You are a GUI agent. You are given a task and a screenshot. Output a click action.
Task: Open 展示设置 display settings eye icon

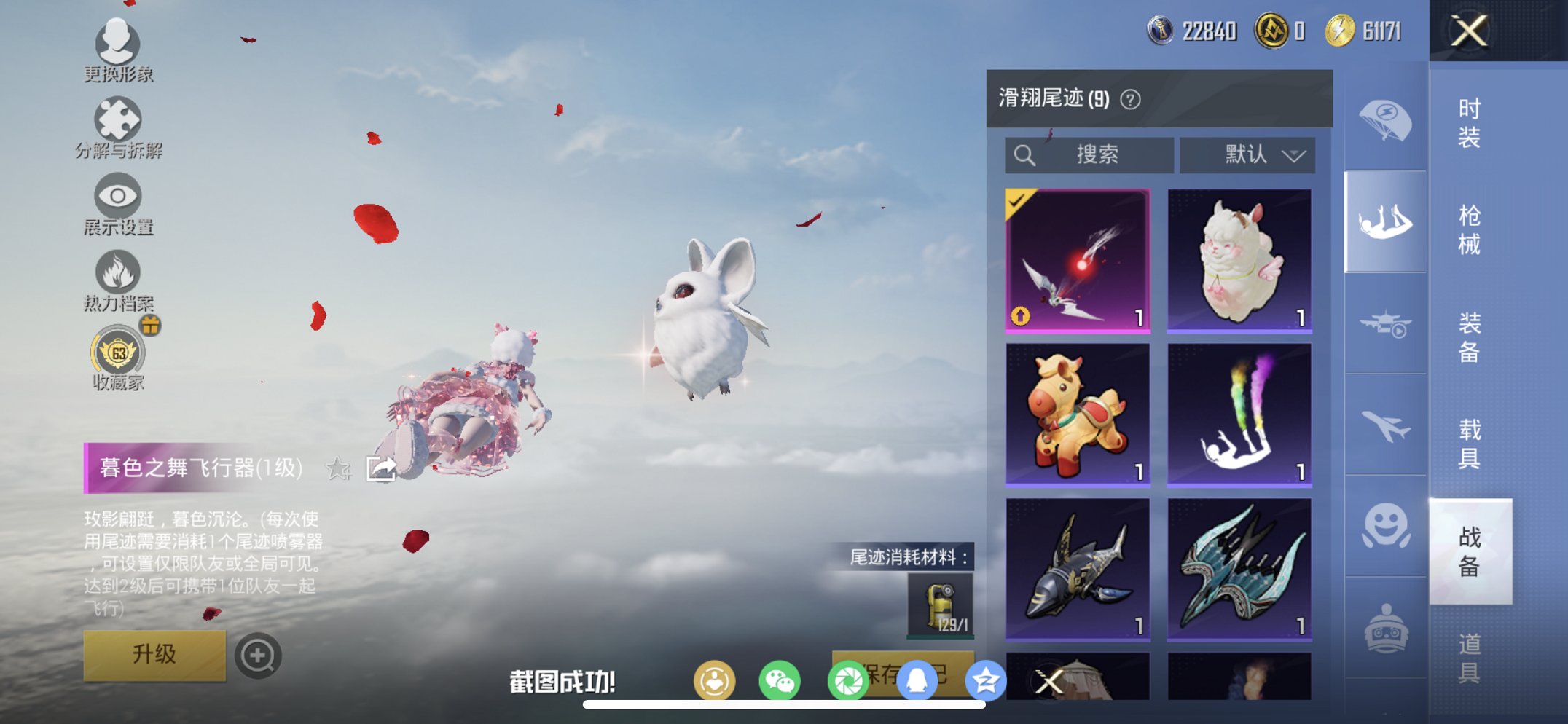tap(117, 195)
